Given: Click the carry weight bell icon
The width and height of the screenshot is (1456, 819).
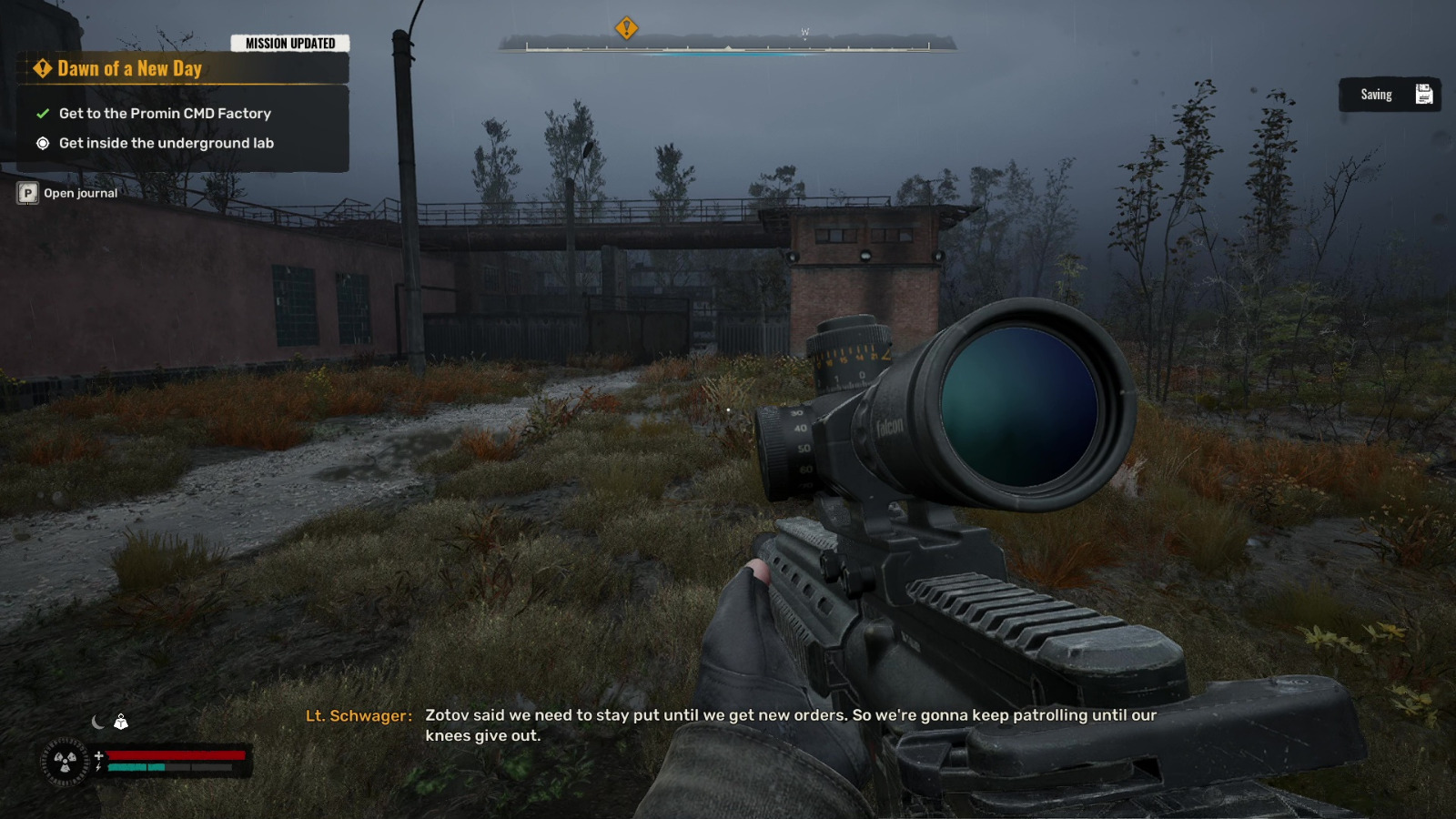Looking at the screenshot, I should tap(120, 722).
